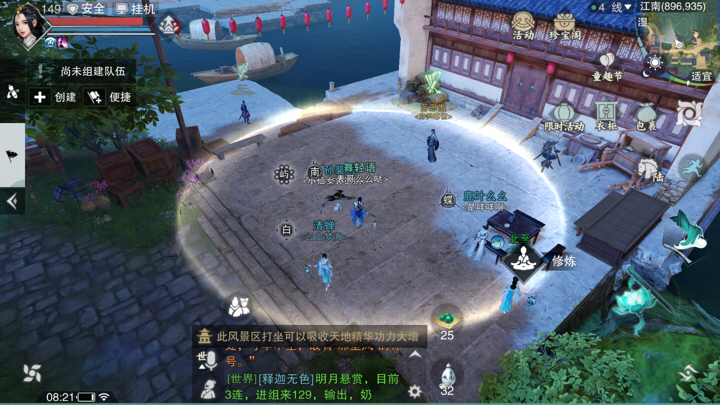Open the character portrait panel
Screen dimensions: 720x405
coord(28,24)
